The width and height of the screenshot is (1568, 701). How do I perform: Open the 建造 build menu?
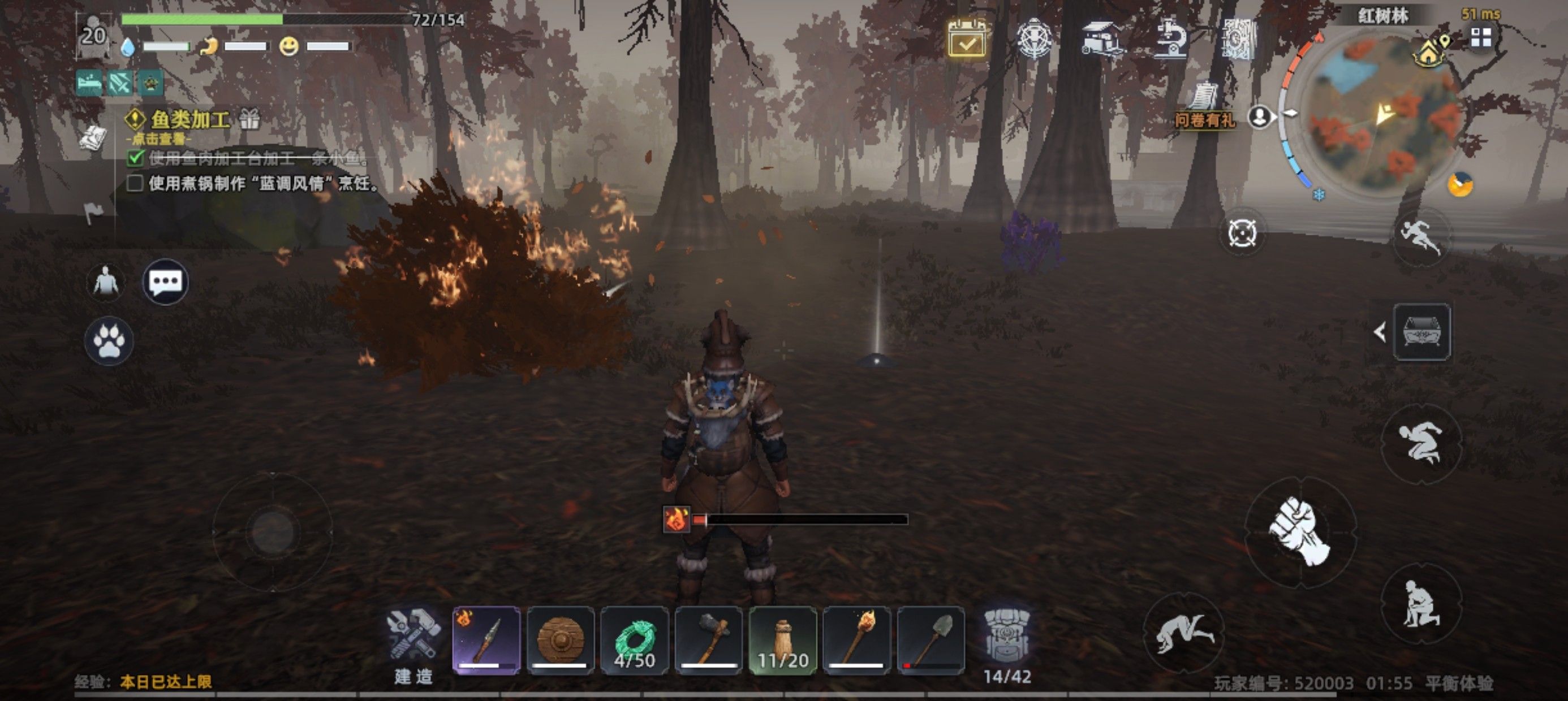click(413, 645)
